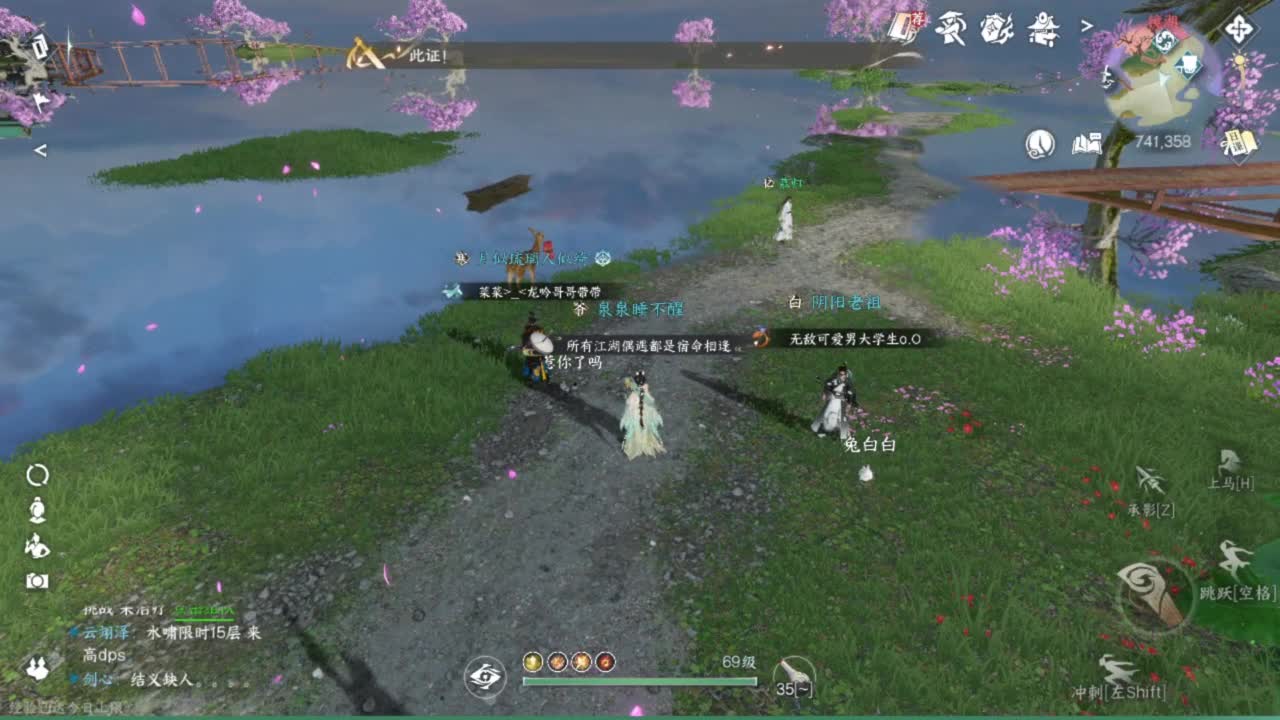This screenshot has height=720, width=1280.
Task: Click the camera screenshot icon on left side
Action: click(x=37, y=578)
